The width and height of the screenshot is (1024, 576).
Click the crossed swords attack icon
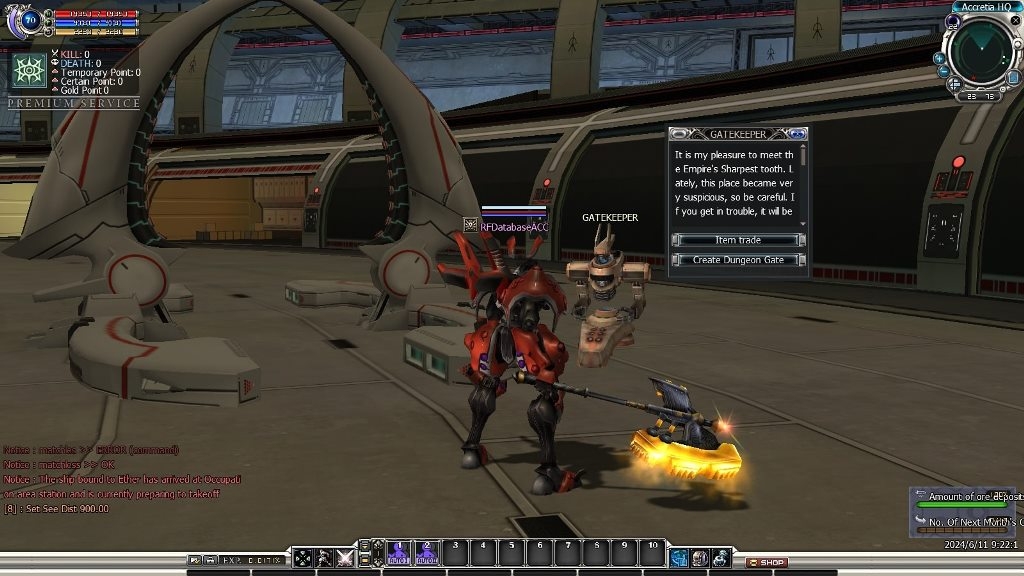click(x=346, y=558)
